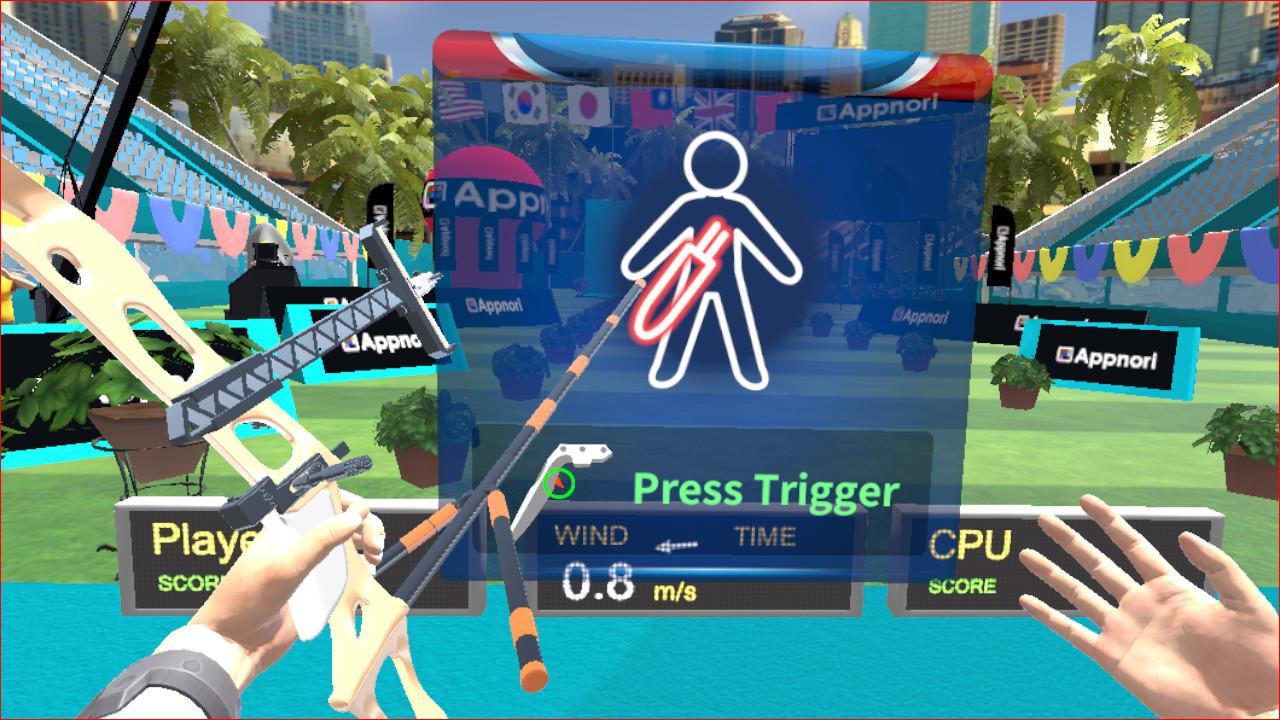Select the WIND panel label

pos(591,535)
